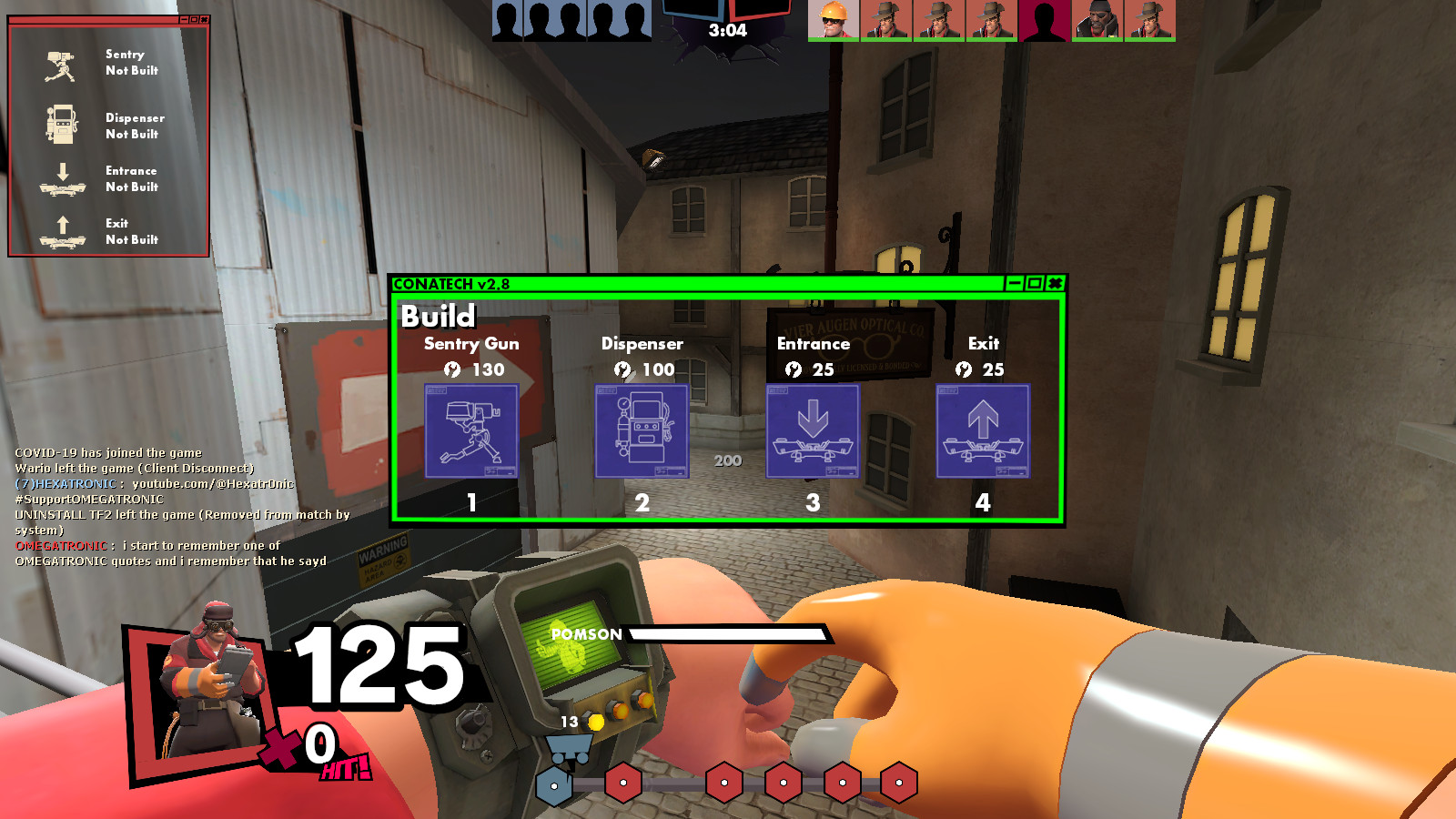
Task: Click the Build header in CONATECH panel
Action: click(x=440, y=318)
